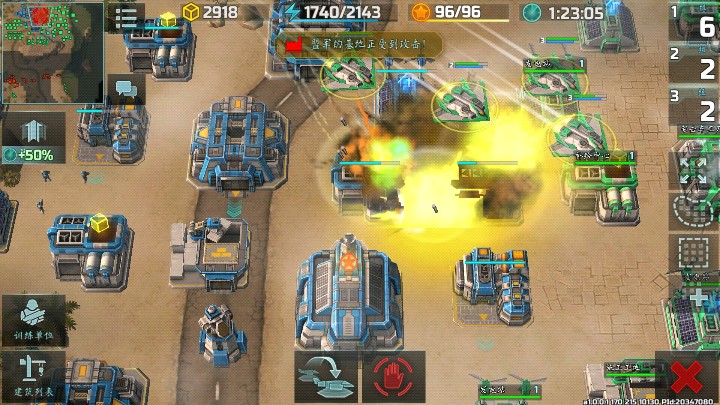Open the battlefield minimap
The height and width of the screenshot is (405, 720).
point(52,51)
